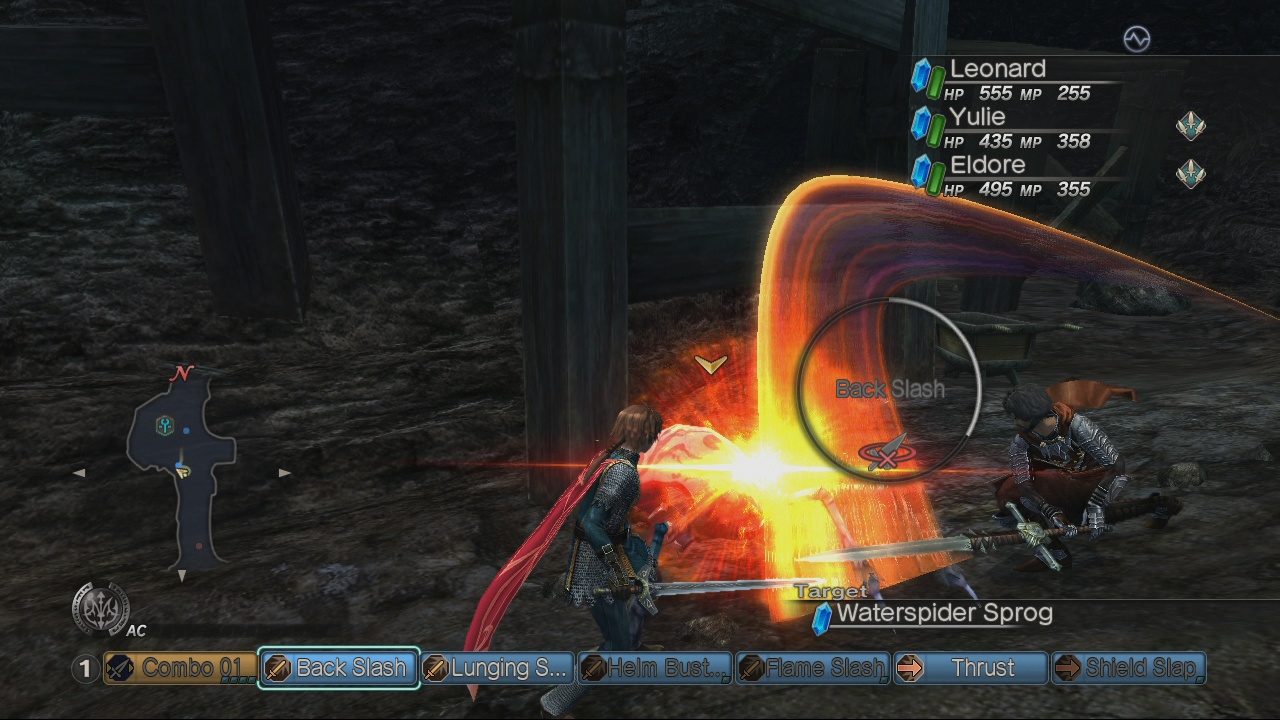Click Leonard's blue gem crystal
1280x720 pixels.
click(x=921, y=75)
